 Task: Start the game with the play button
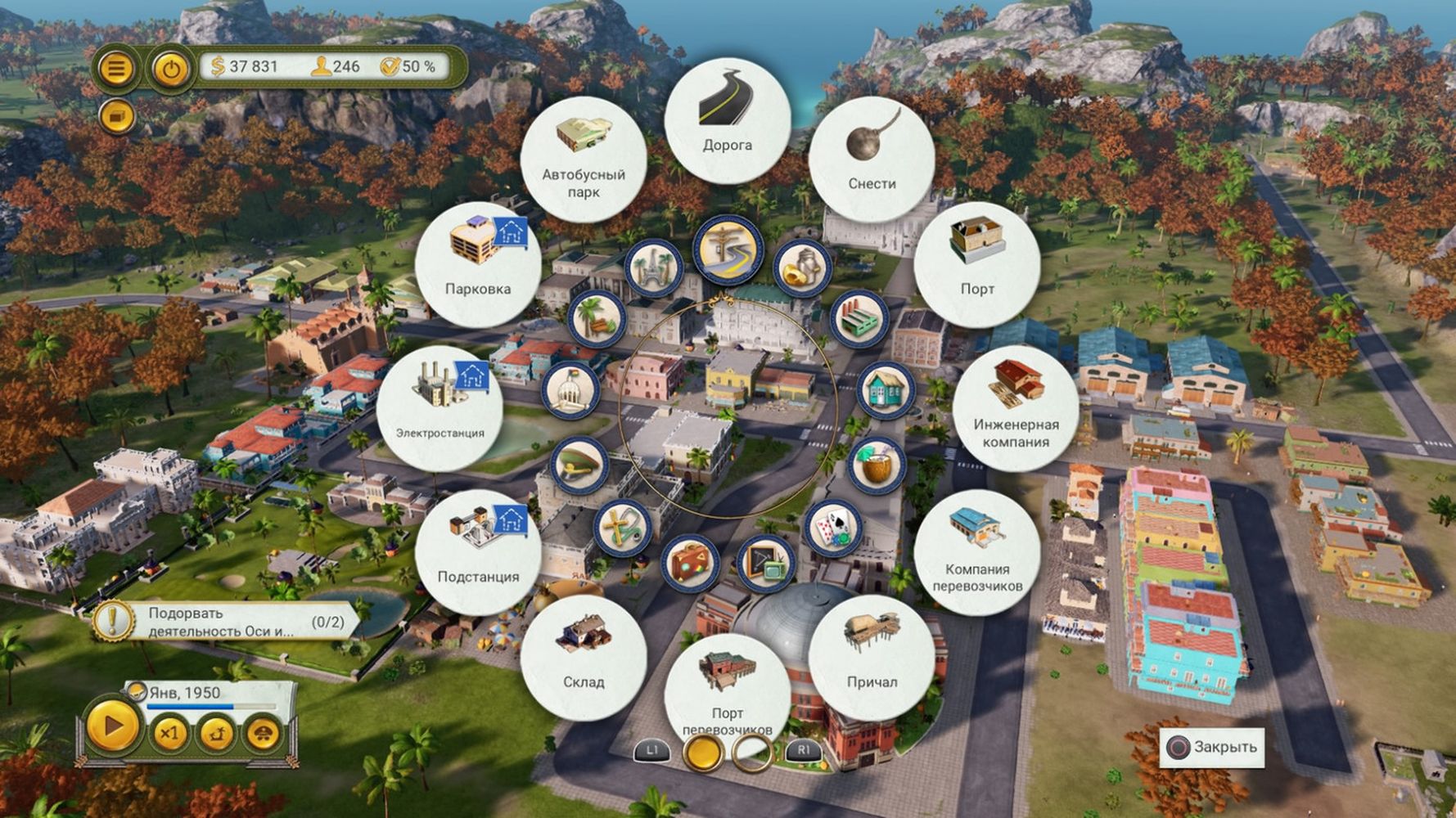coord(113,726)
